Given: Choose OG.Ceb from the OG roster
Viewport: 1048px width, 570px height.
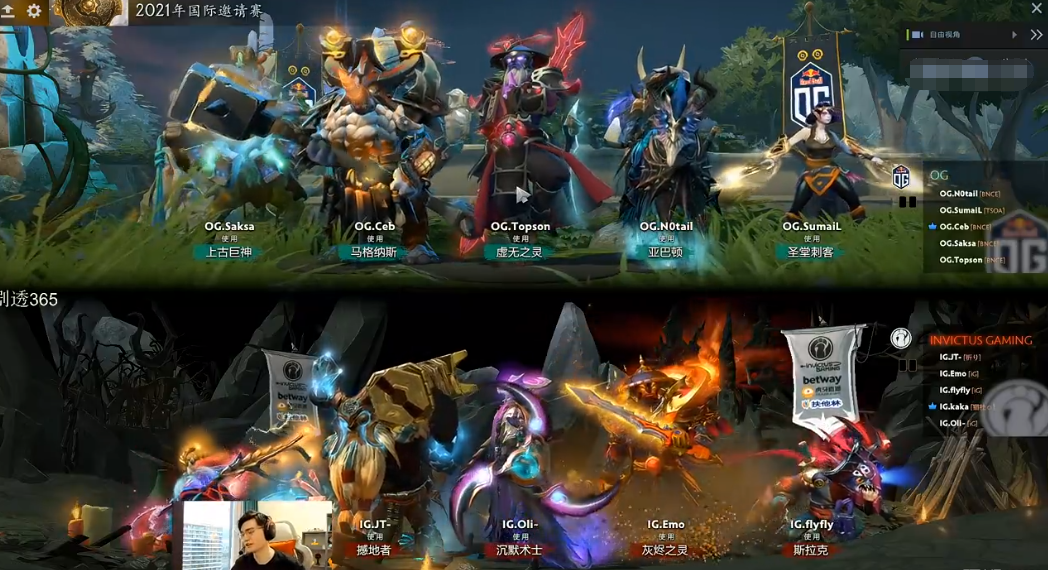Looking at the screenshot, I should coord(958,227).
